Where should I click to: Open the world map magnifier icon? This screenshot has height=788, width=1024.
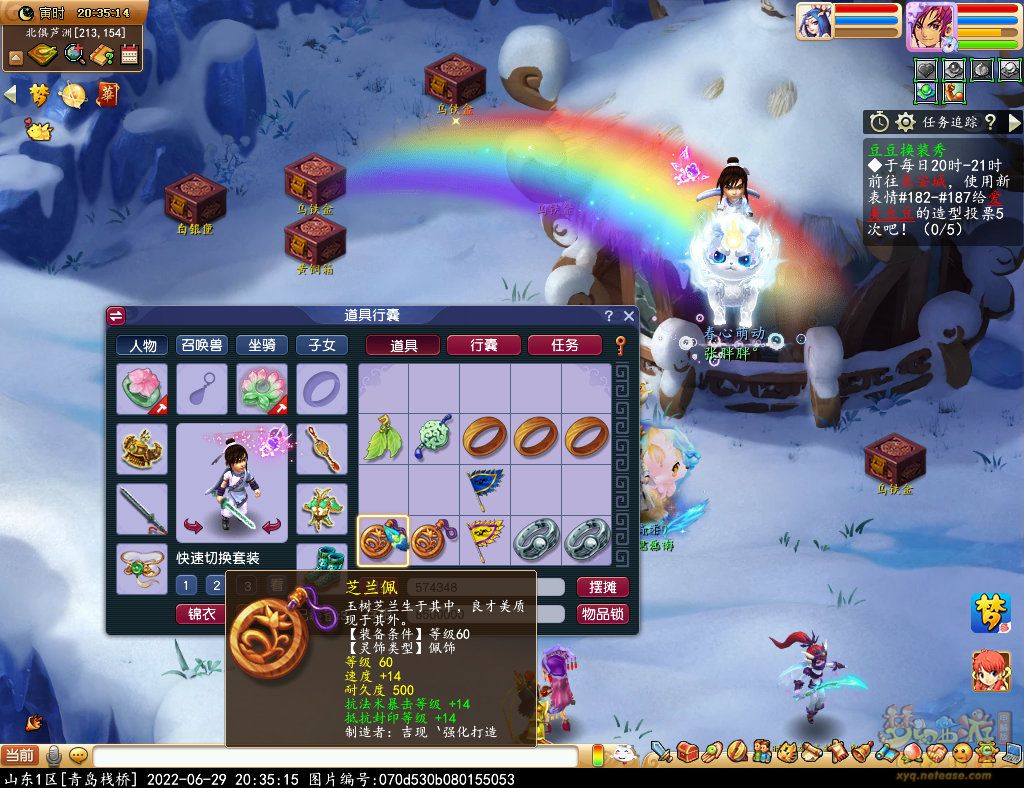tap(74, 53)
